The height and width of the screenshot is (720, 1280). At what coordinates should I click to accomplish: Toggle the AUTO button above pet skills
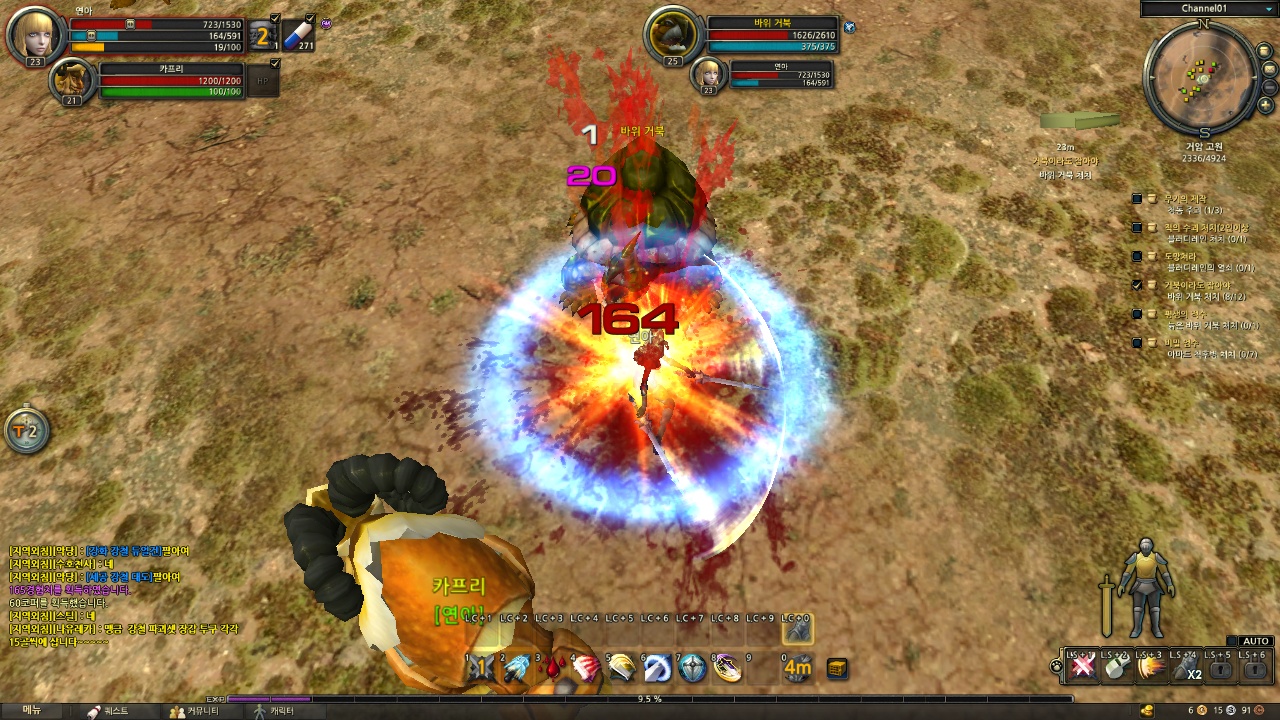(x=1256, y=641)
